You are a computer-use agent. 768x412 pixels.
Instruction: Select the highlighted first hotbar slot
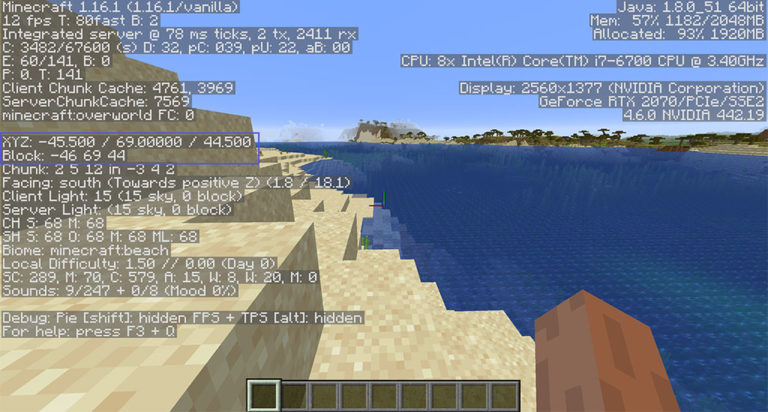pos(262,395)
